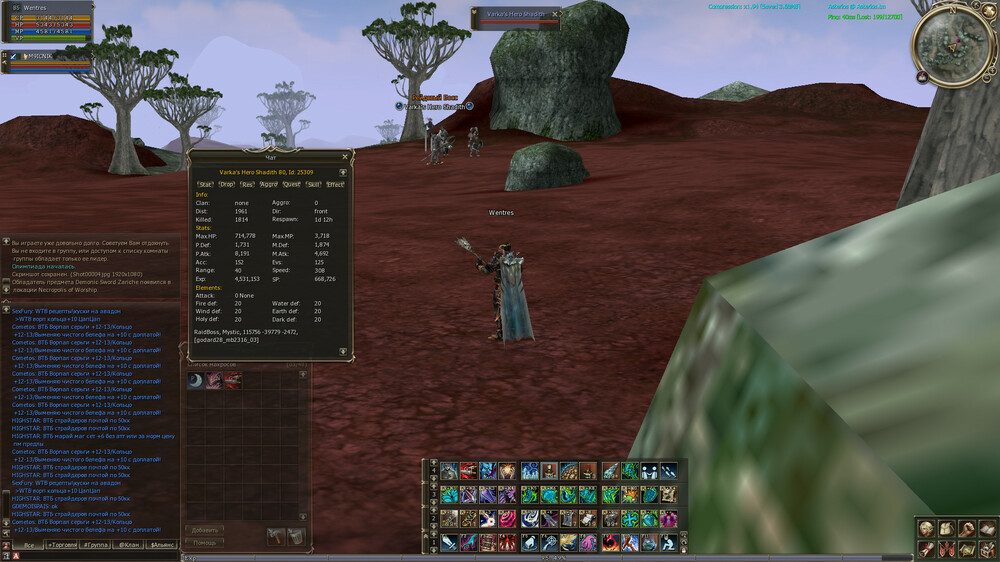1000x562 pixels.
Task: Switch to the Drop tab
Action: tap(227, 184)
